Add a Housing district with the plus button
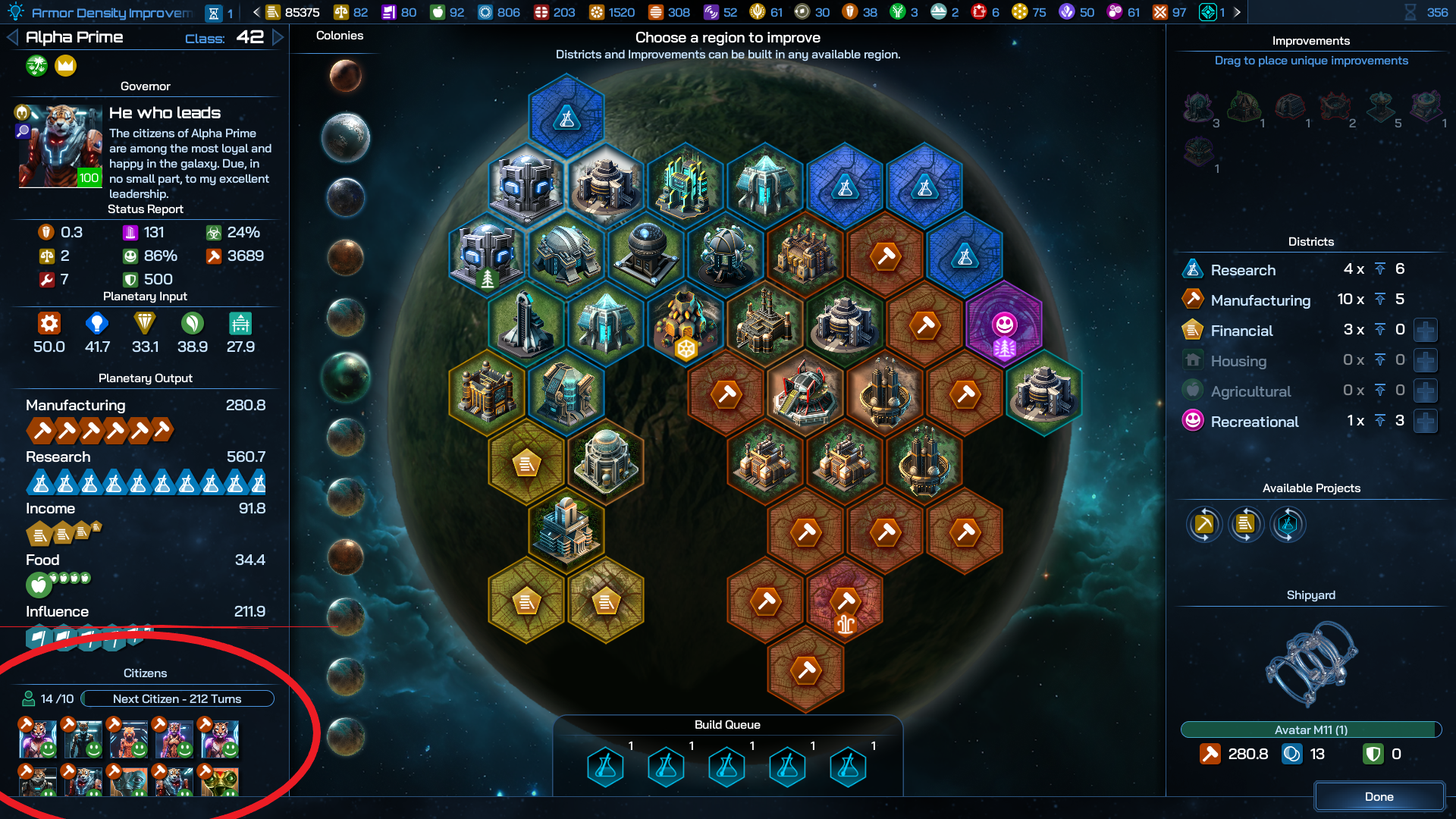This screenshot has width=1456, height=819. (x=1426, y=361)
